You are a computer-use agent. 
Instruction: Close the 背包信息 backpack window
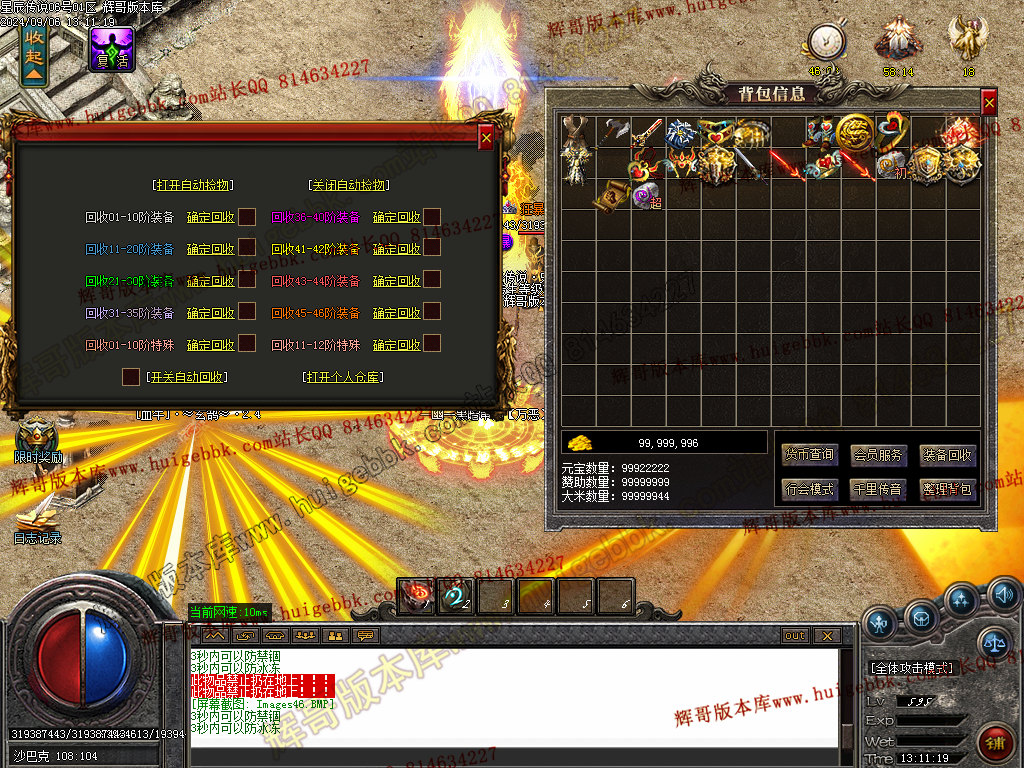tap(989, 102)
